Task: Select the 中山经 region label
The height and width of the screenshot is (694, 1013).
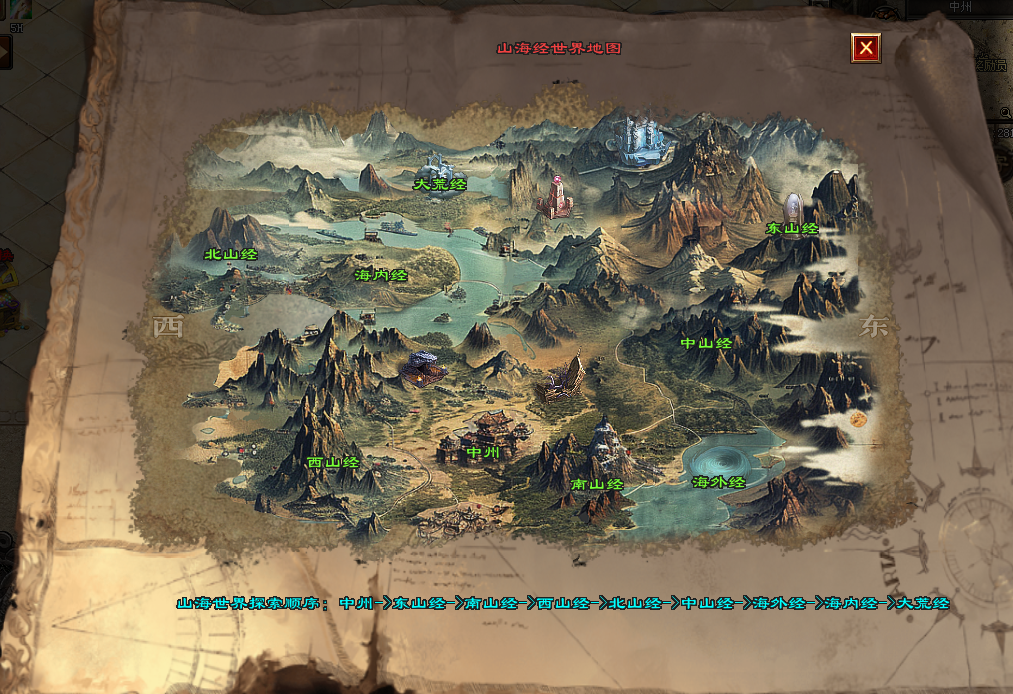Action: (706, 343)
